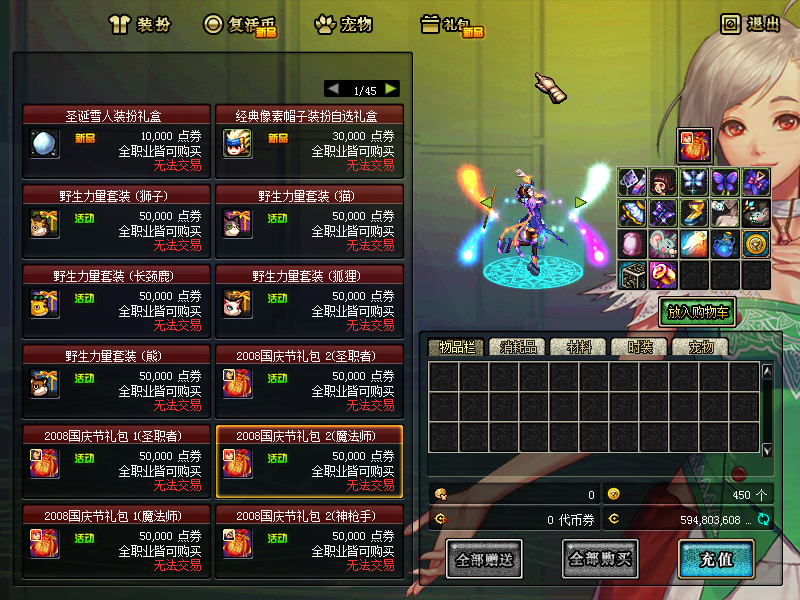
Task: Switch to the 复活币 revive coin tab
Action: click(x=239, y=24)
